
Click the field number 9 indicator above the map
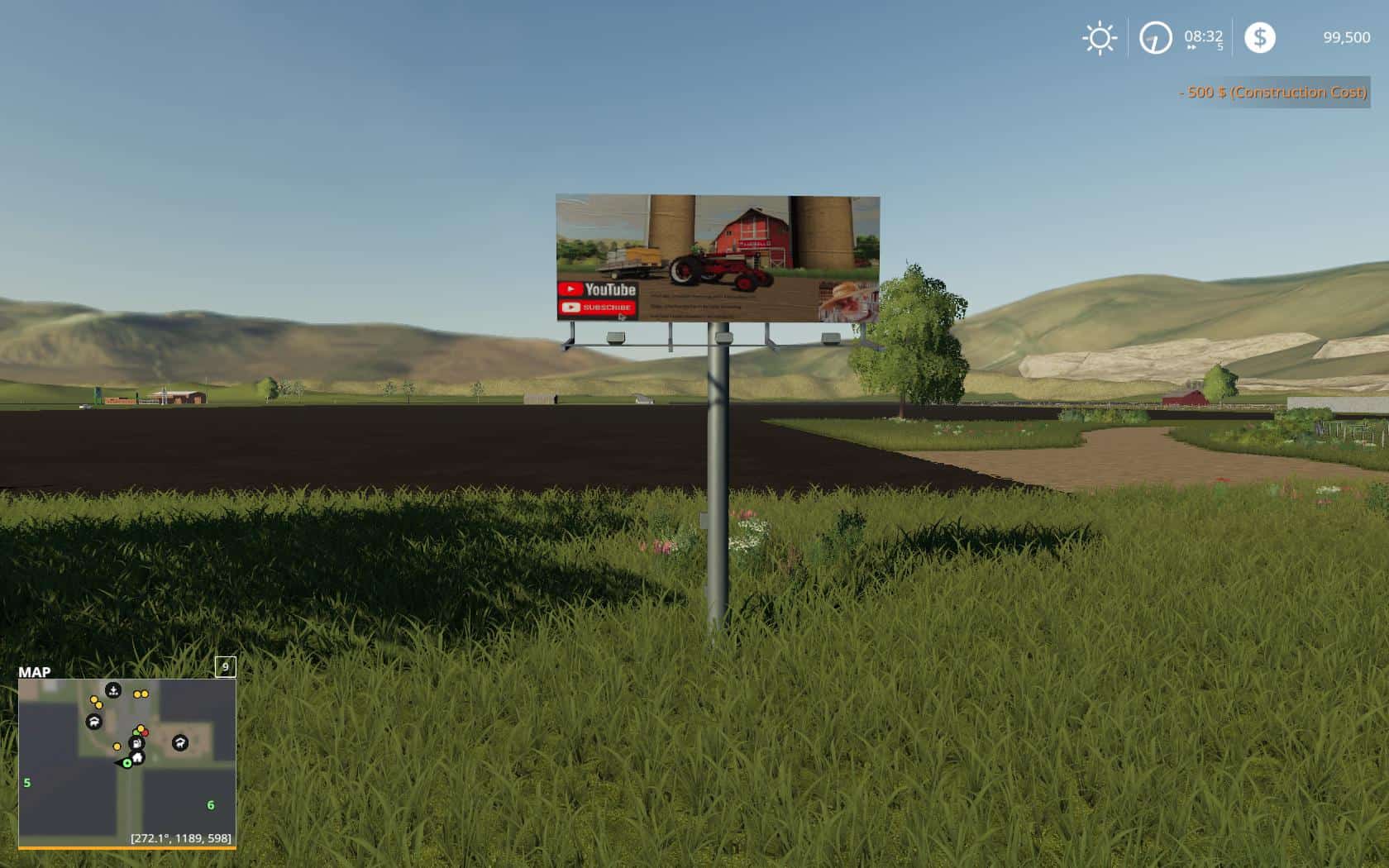pos(225,666)
